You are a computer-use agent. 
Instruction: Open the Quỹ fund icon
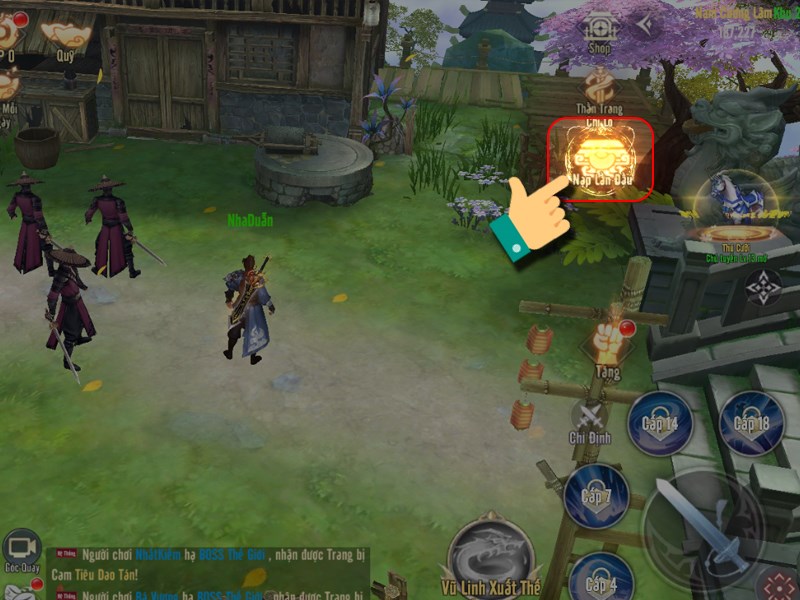(66, 36)
